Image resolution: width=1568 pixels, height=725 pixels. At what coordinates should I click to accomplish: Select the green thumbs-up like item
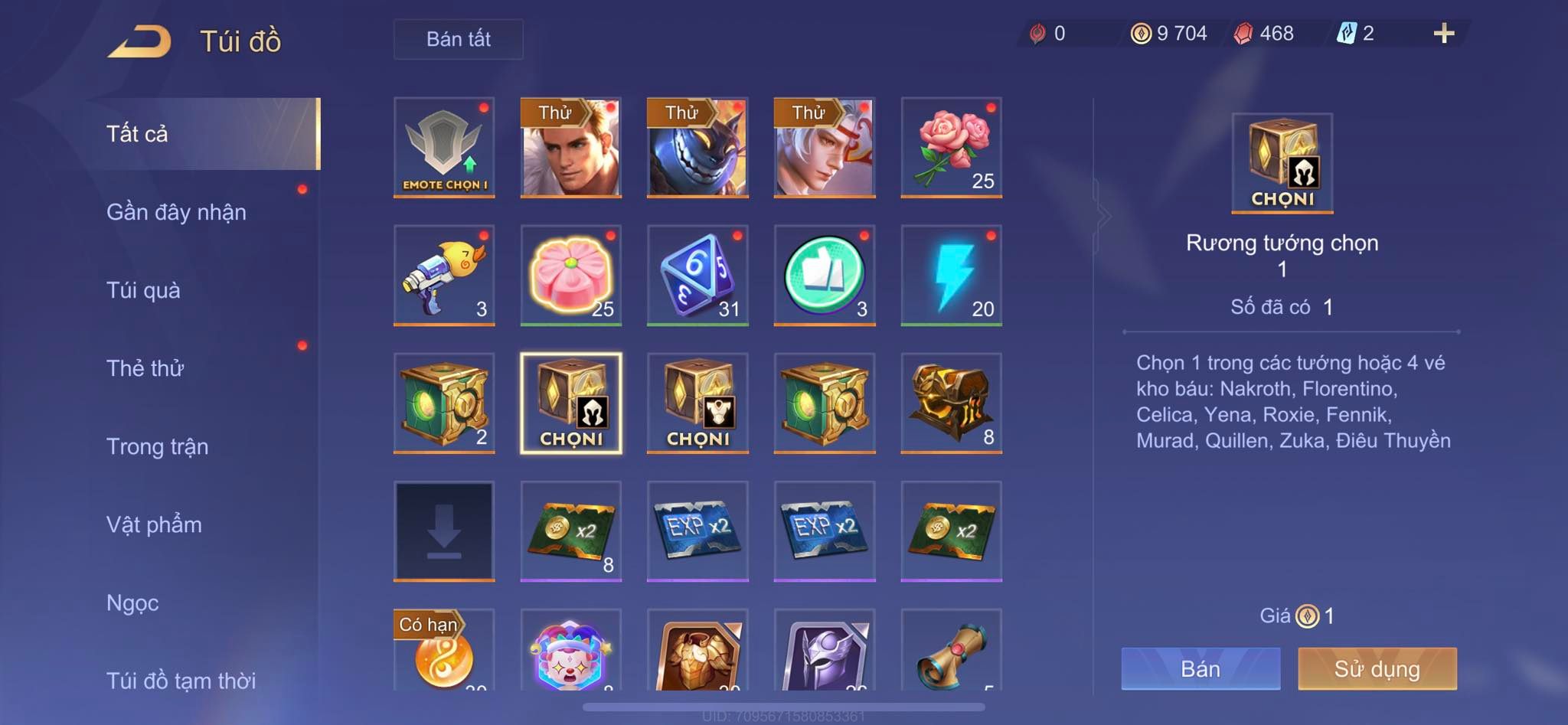pyautogui.click(x=825, y=276)
